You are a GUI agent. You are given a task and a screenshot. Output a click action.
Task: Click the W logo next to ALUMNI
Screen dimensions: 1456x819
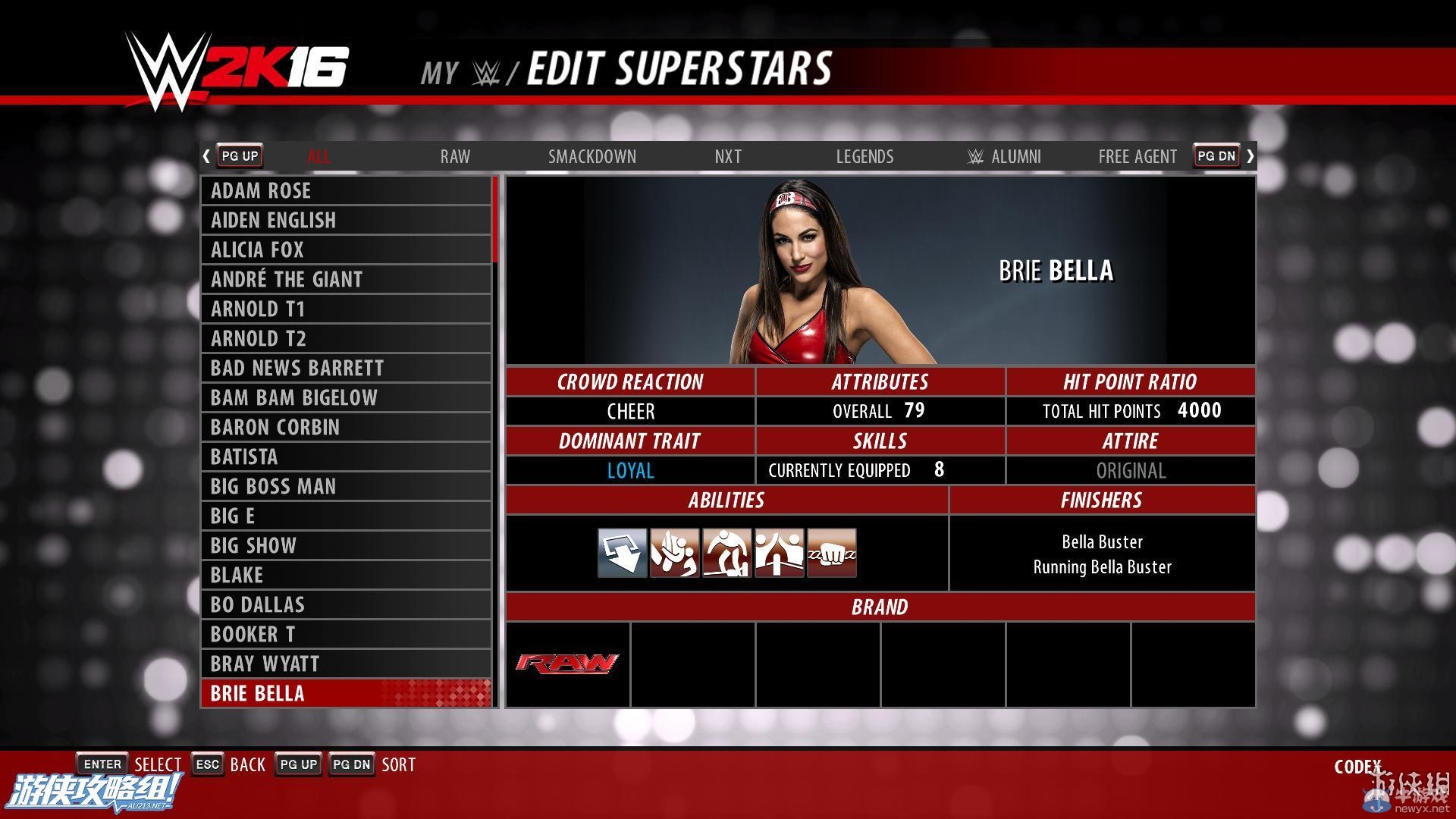(x=974, y=156)
